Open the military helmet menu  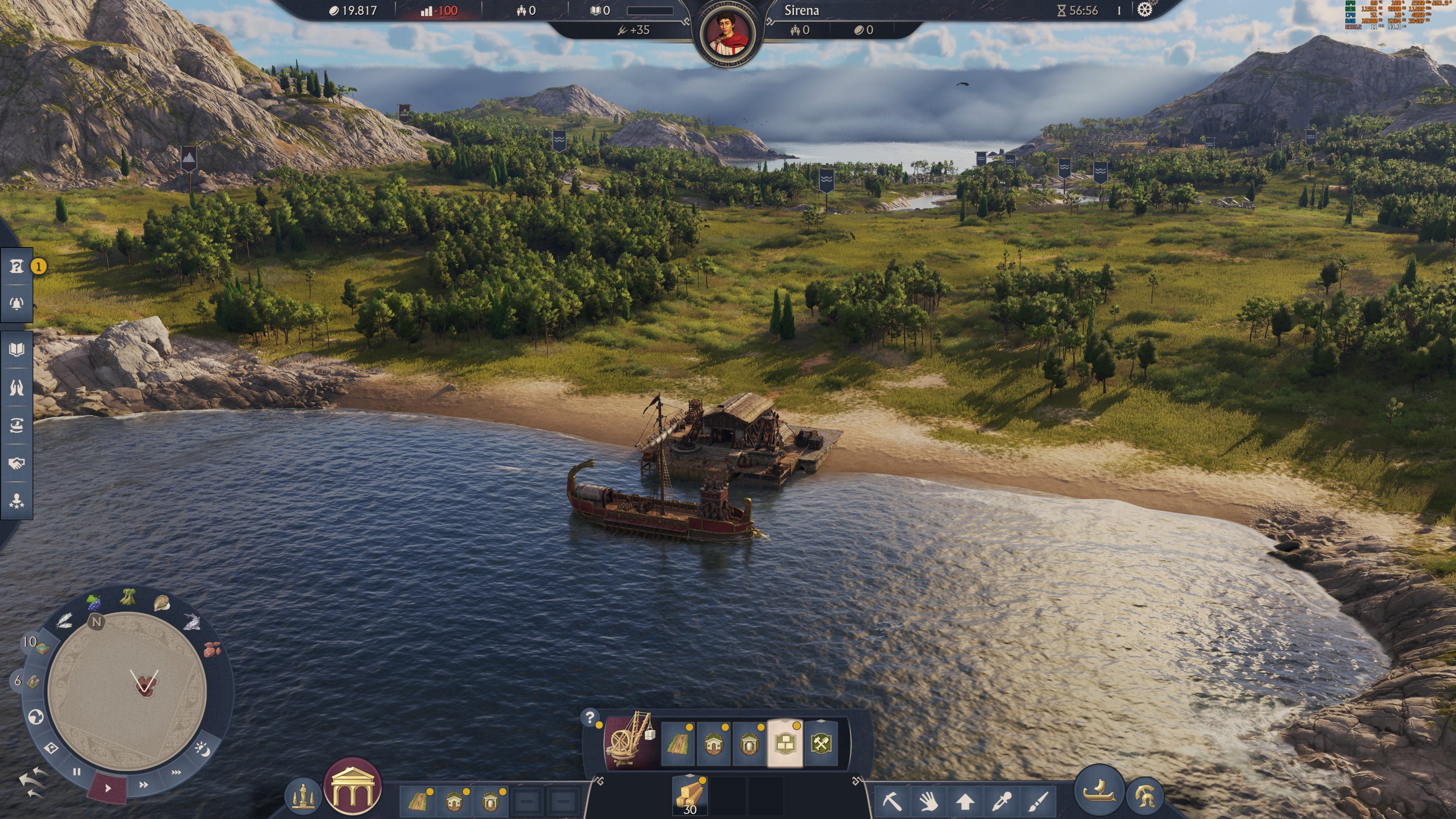pyautogui.click(x=1146, y=797)
